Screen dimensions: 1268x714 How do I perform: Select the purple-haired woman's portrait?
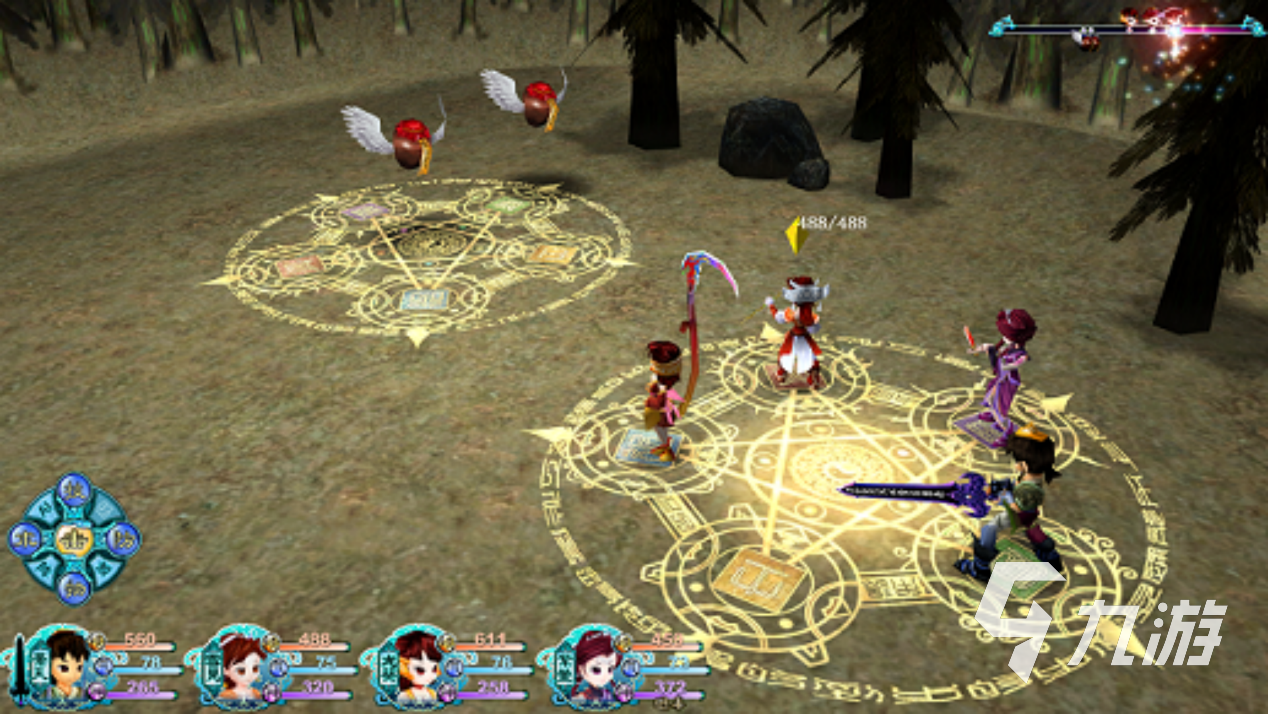590,665
